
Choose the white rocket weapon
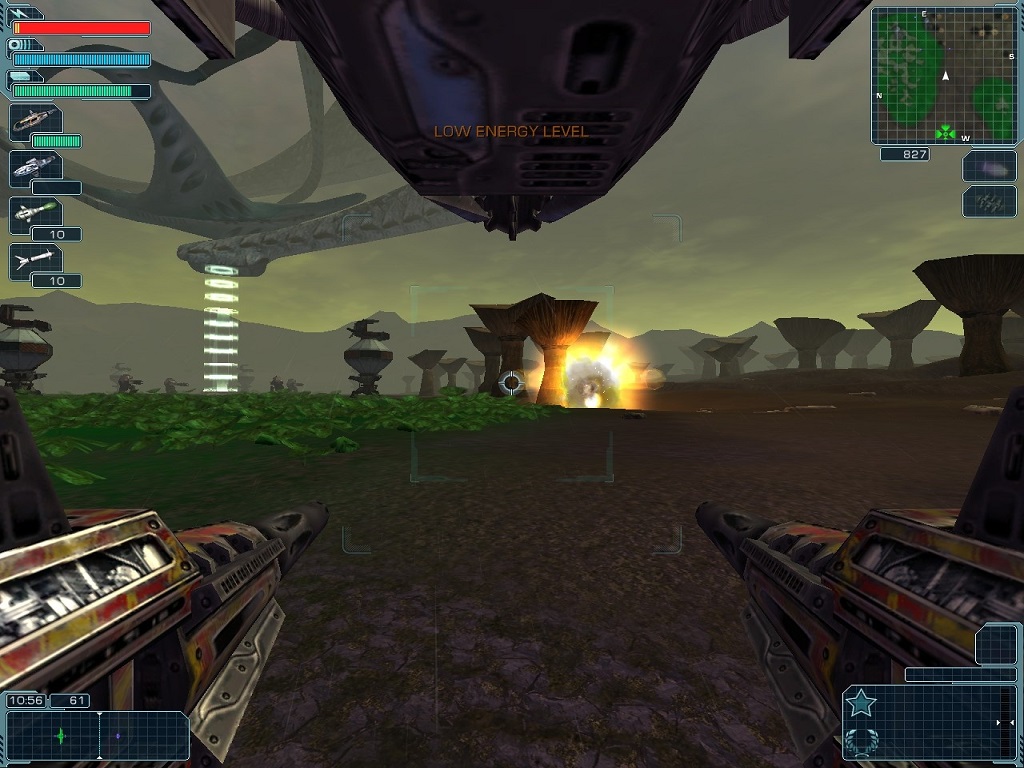click(x=35, y=261)
